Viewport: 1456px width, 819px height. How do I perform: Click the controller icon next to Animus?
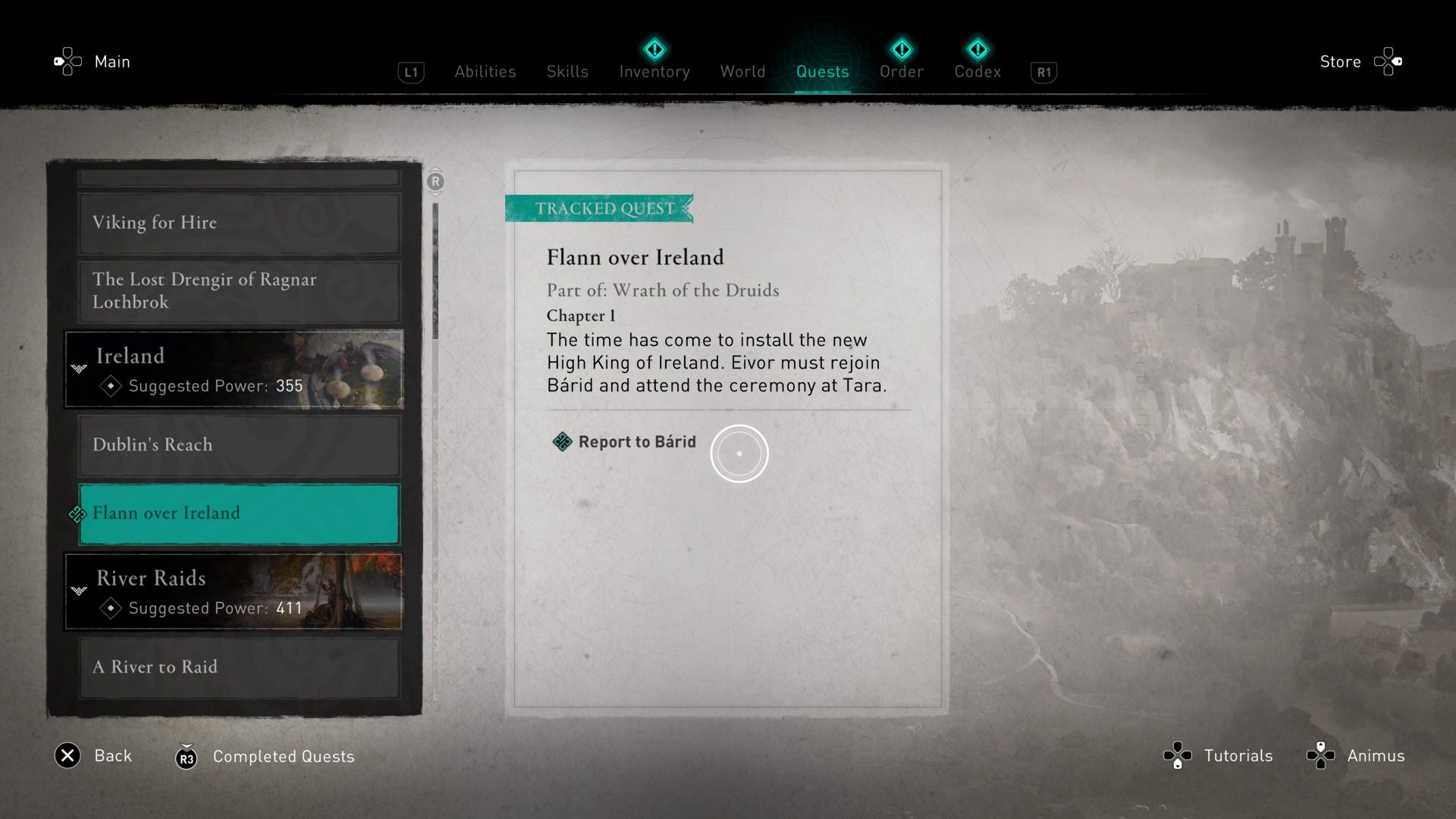1322,755
